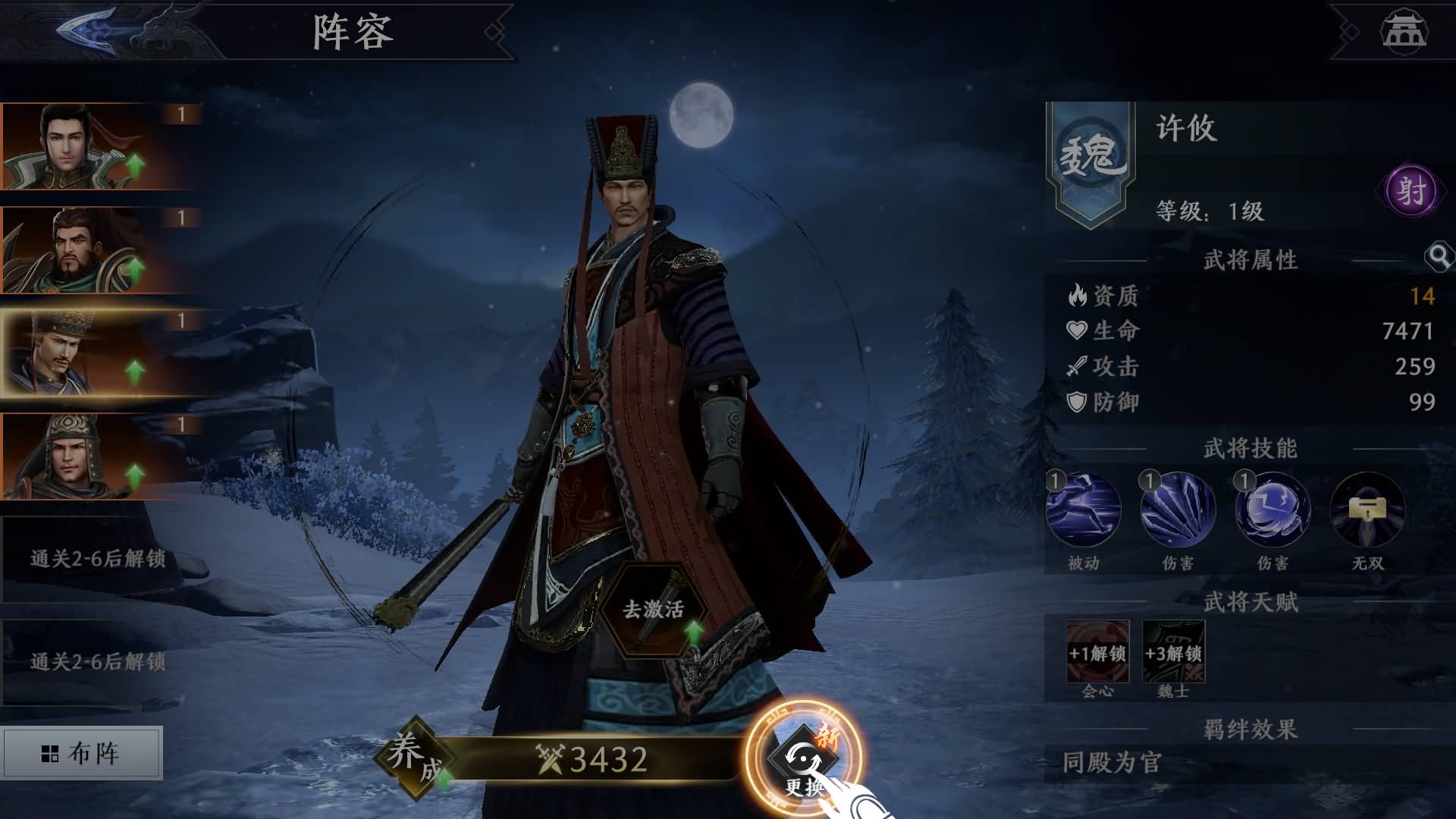Toggle the 魏士 talent with +3解锁
Screen dimensions: 1456x819
click(x=1173, y=652)
